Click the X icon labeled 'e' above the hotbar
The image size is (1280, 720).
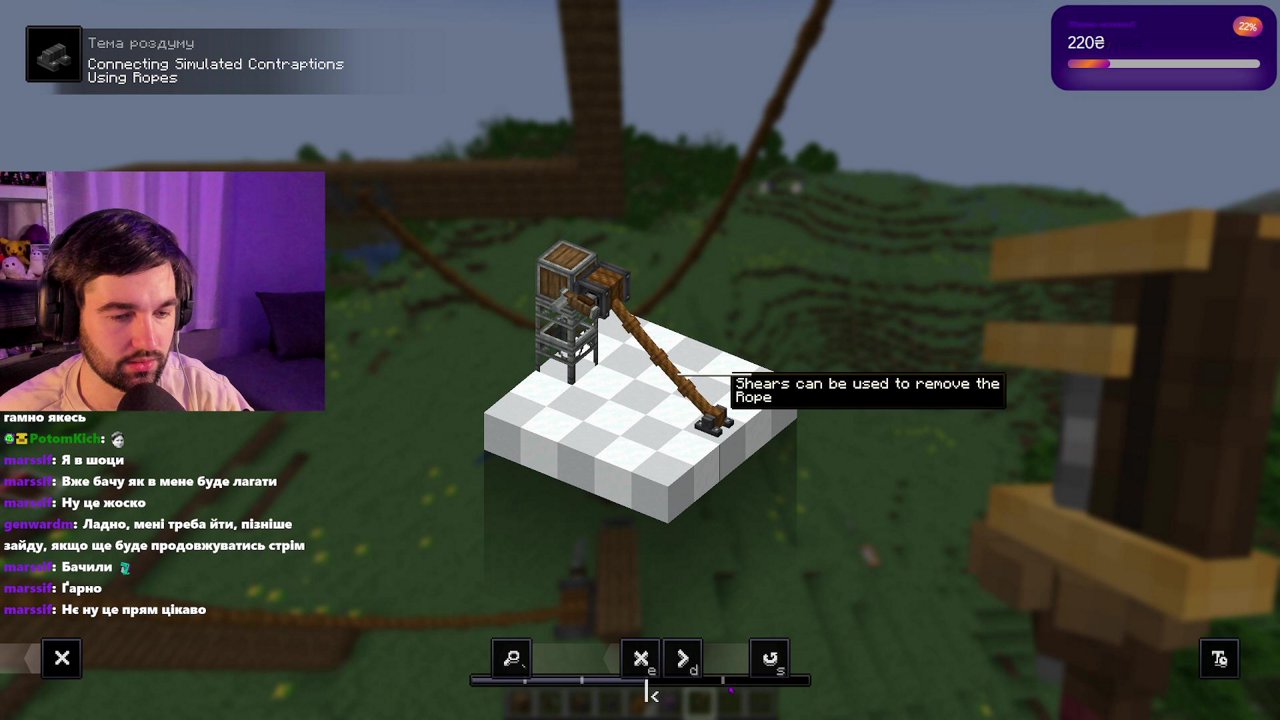[640, 658]
